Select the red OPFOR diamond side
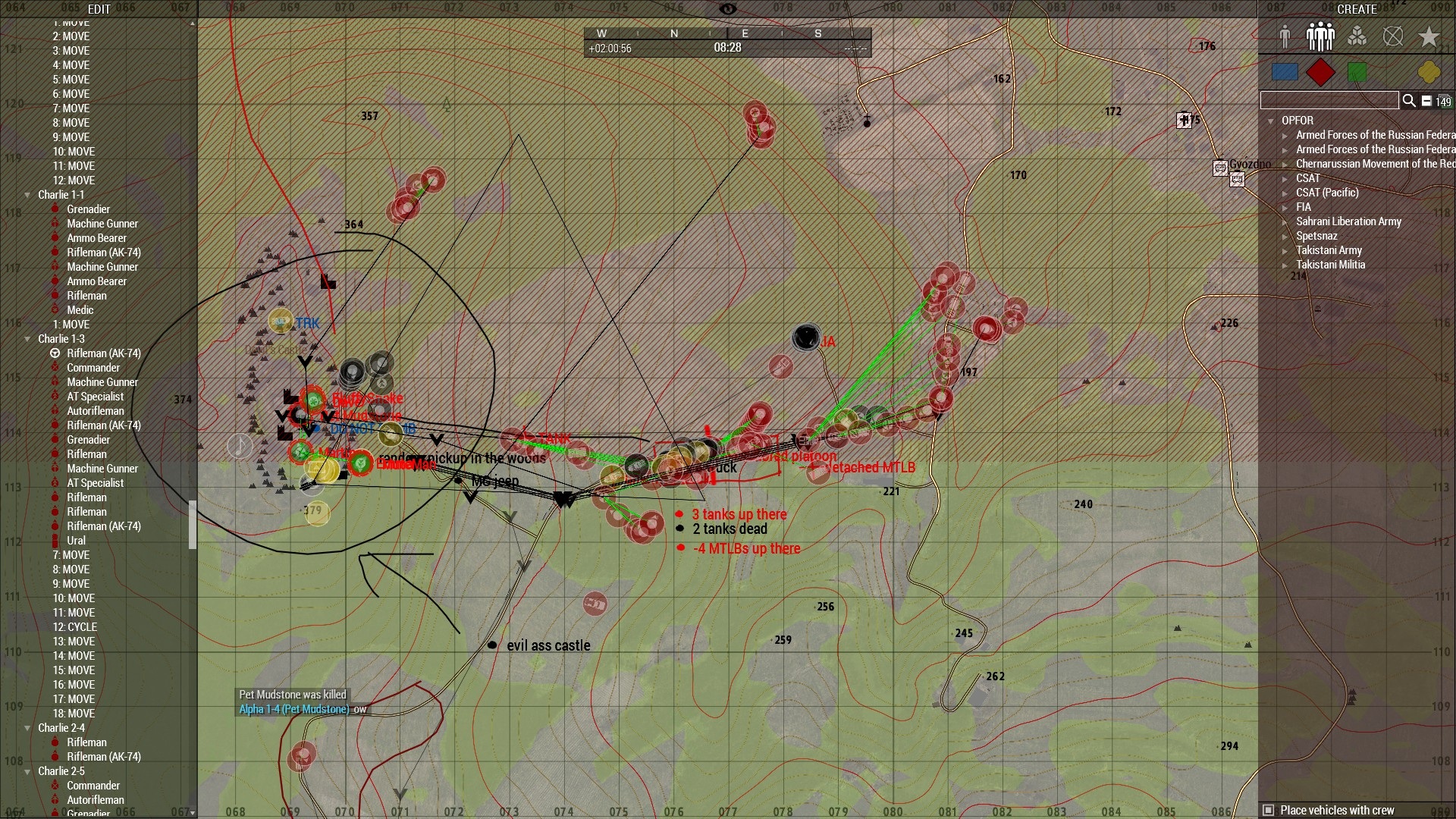The image size is (1456, 819). coord(1320,72)
